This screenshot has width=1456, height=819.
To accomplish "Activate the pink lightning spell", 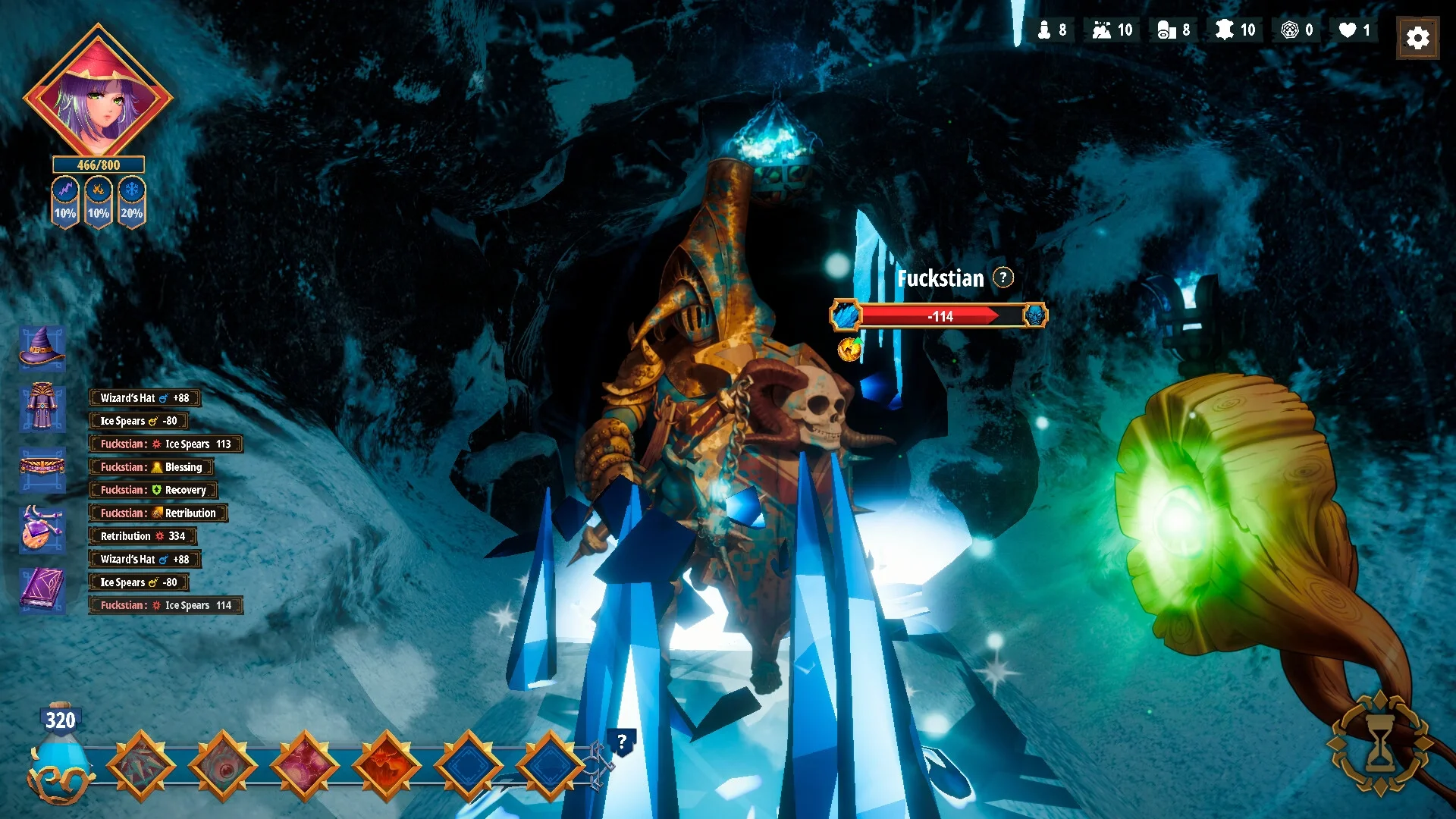I will 305,766.
